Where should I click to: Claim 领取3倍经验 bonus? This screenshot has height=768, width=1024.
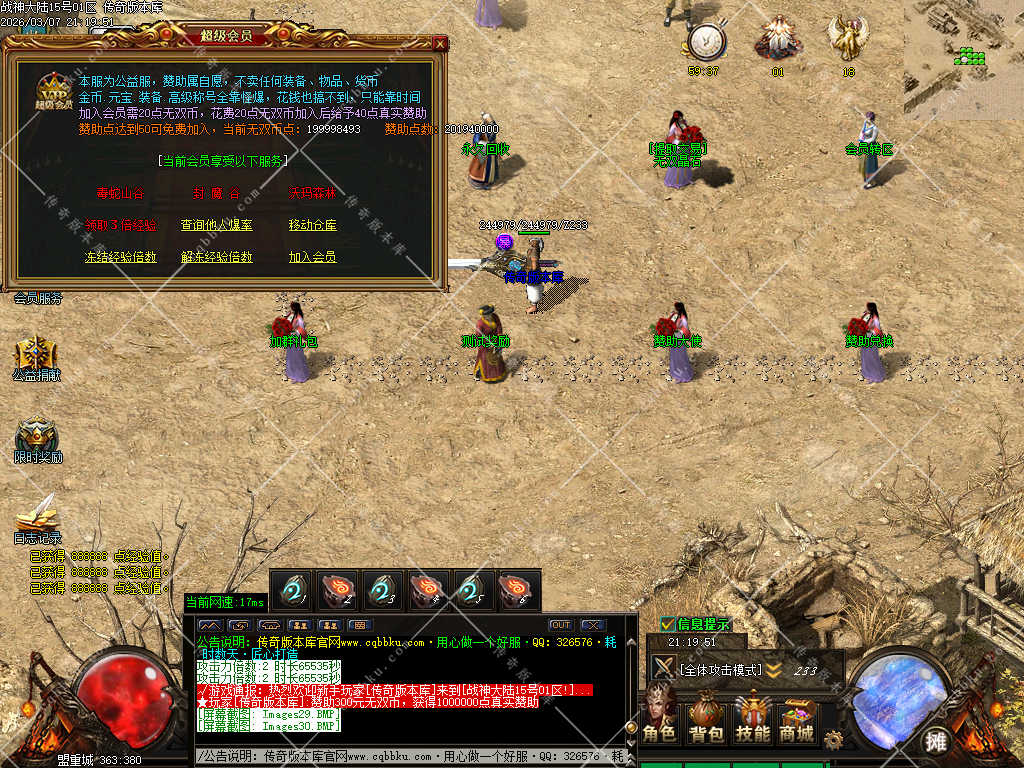pos(120,225)
